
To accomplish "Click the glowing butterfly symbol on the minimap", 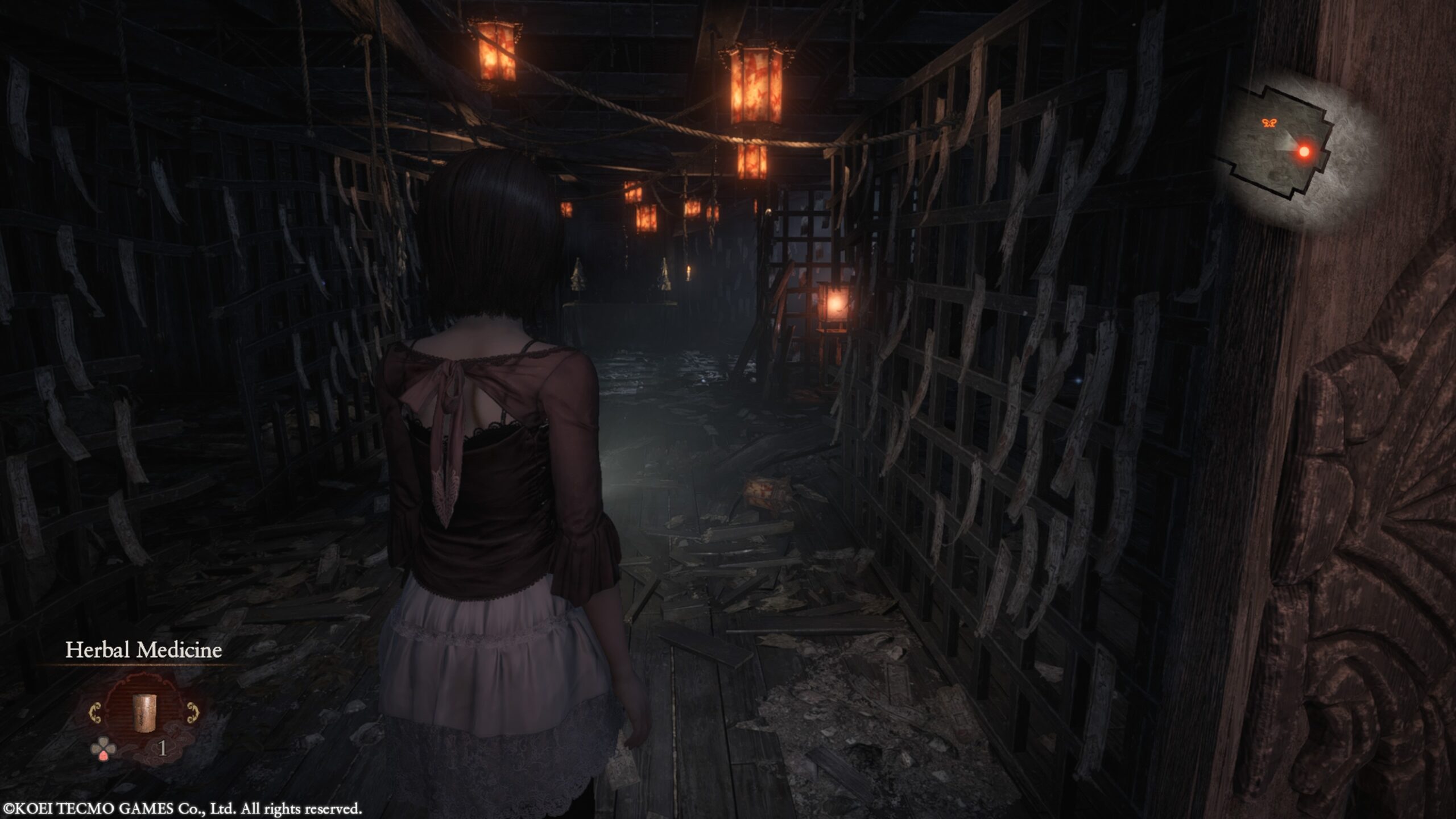I will 1269,123.
